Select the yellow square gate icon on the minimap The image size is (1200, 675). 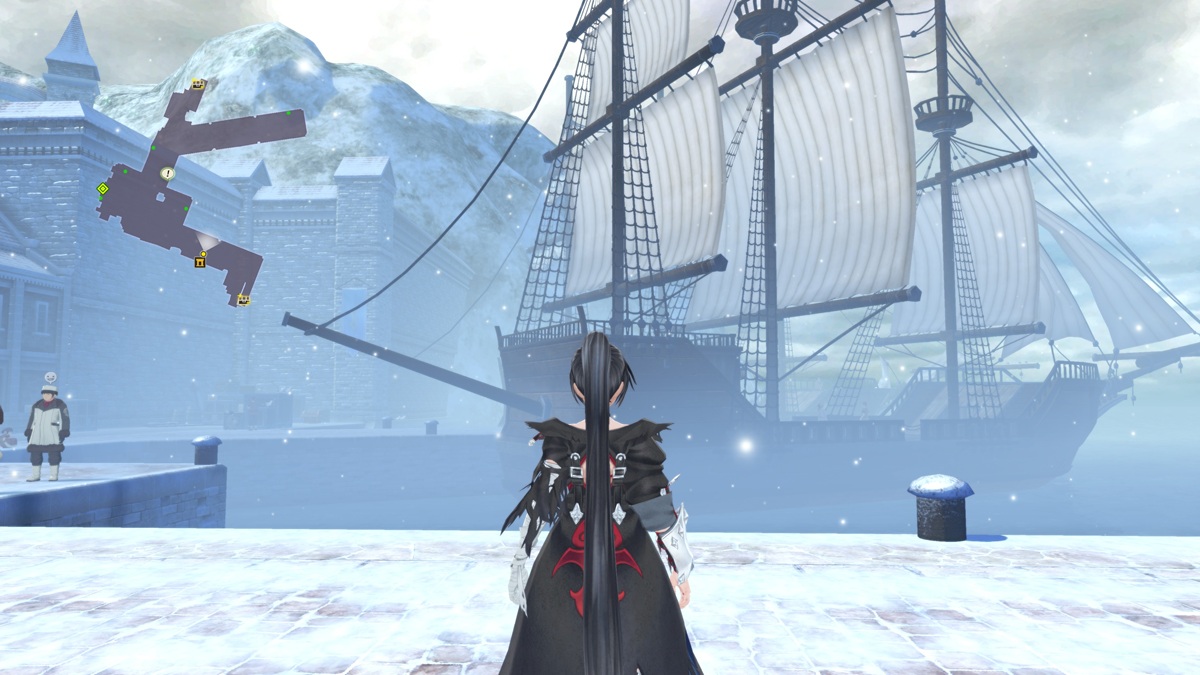pyautogui.click(x=200, y=263)
